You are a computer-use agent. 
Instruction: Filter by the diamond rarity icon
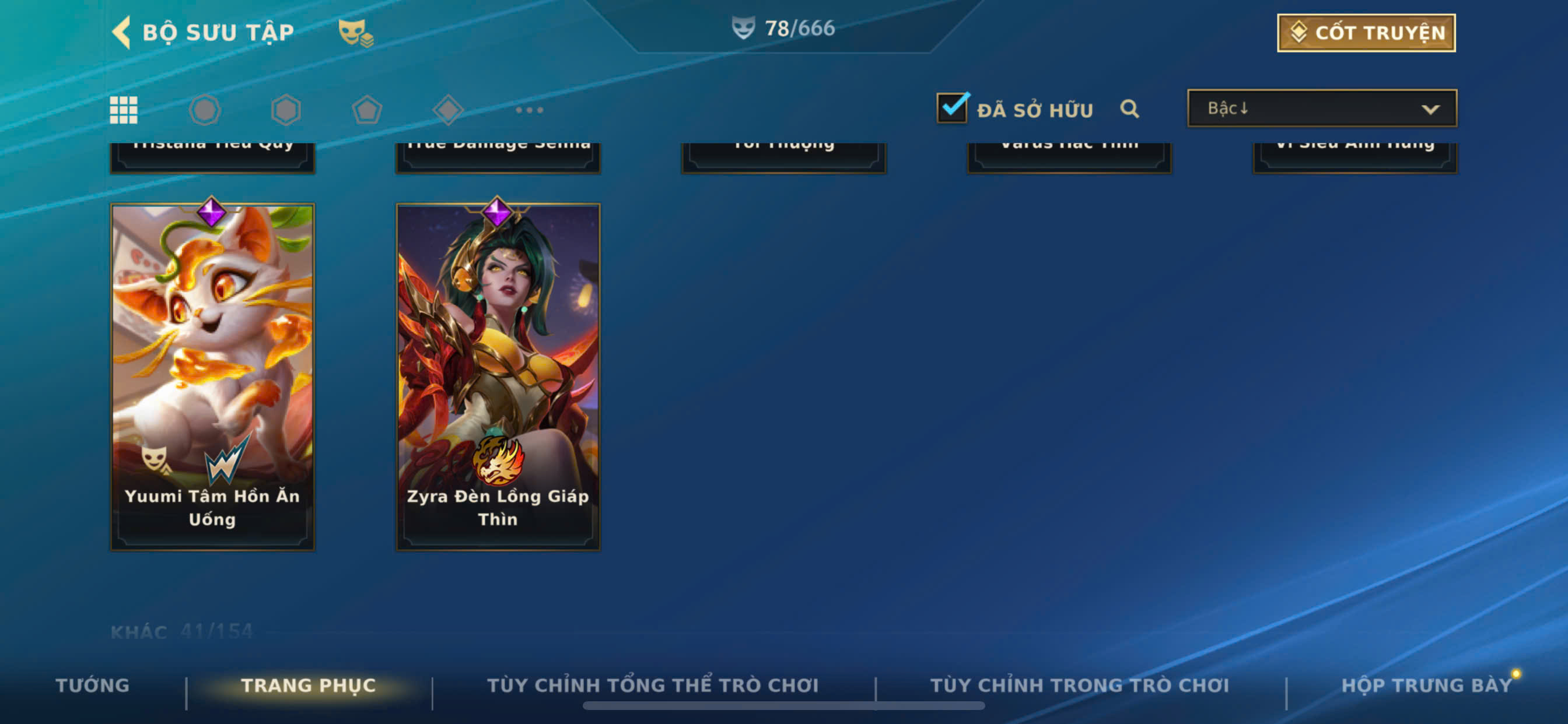pyautogui.click(x=448, y=110)
